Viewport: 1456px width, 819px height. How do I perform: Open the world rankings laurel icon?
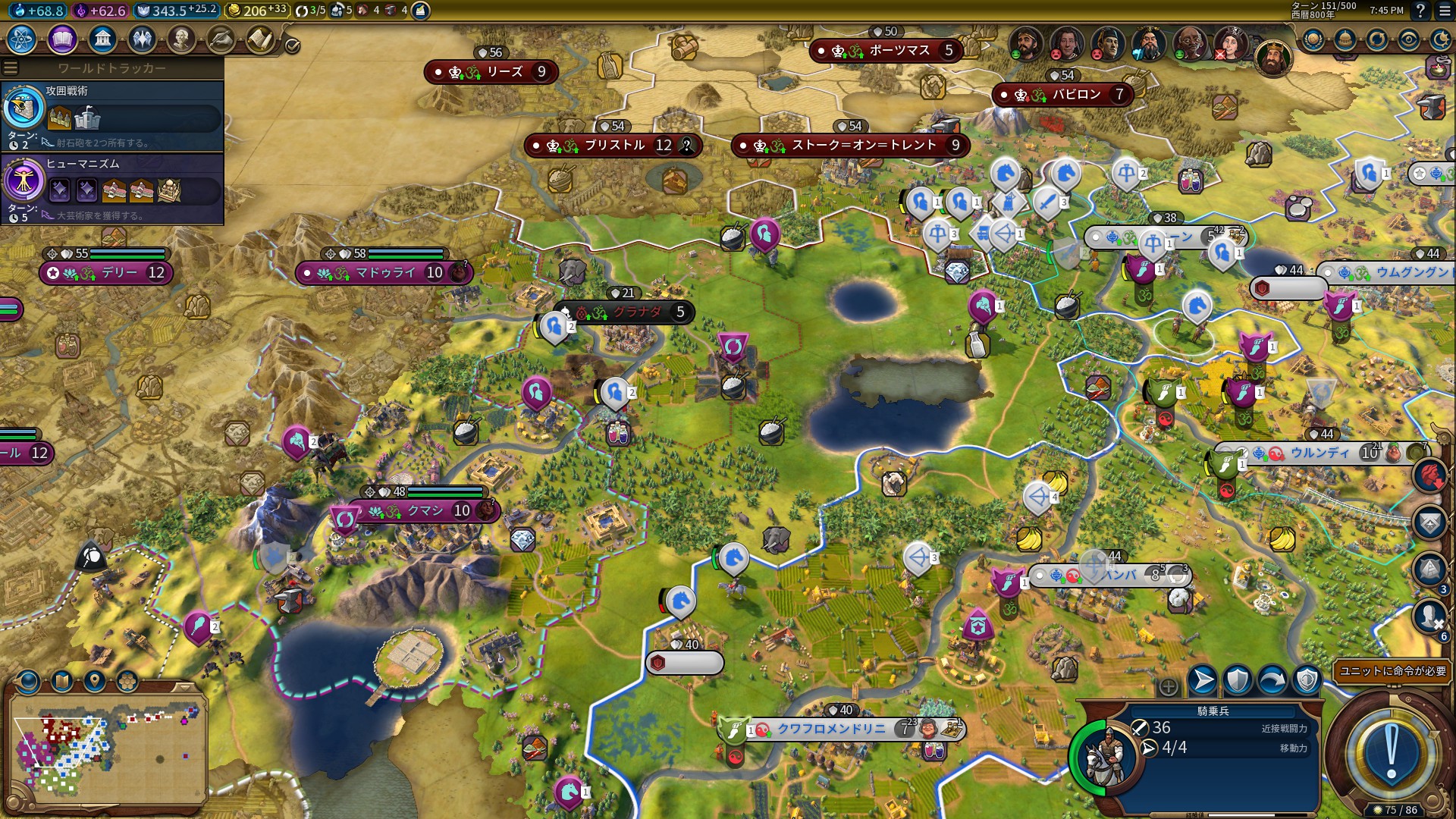1313,39
